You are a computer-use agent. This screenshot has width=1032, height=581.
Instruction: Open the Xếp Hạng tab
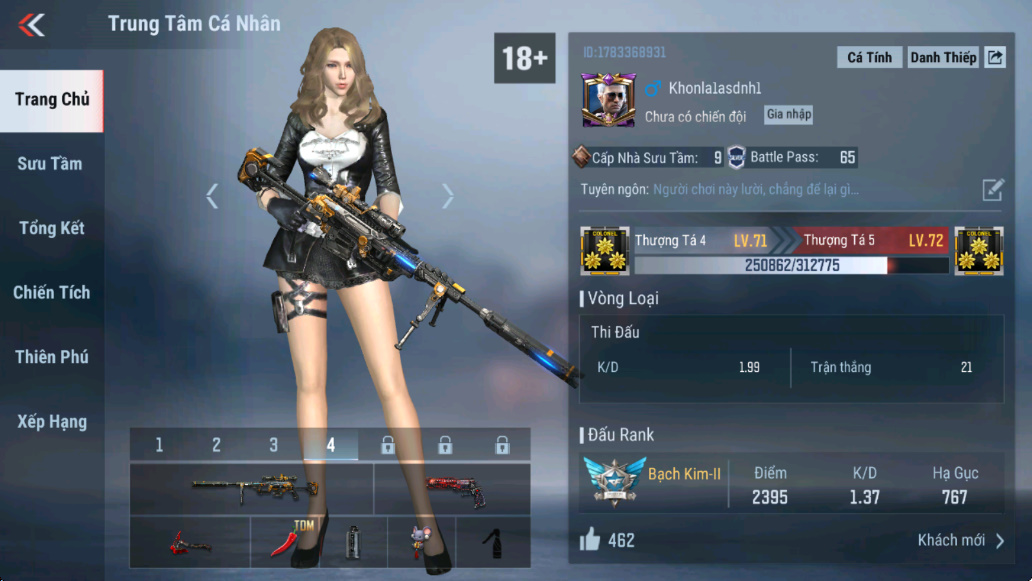(x=51, y=422)
